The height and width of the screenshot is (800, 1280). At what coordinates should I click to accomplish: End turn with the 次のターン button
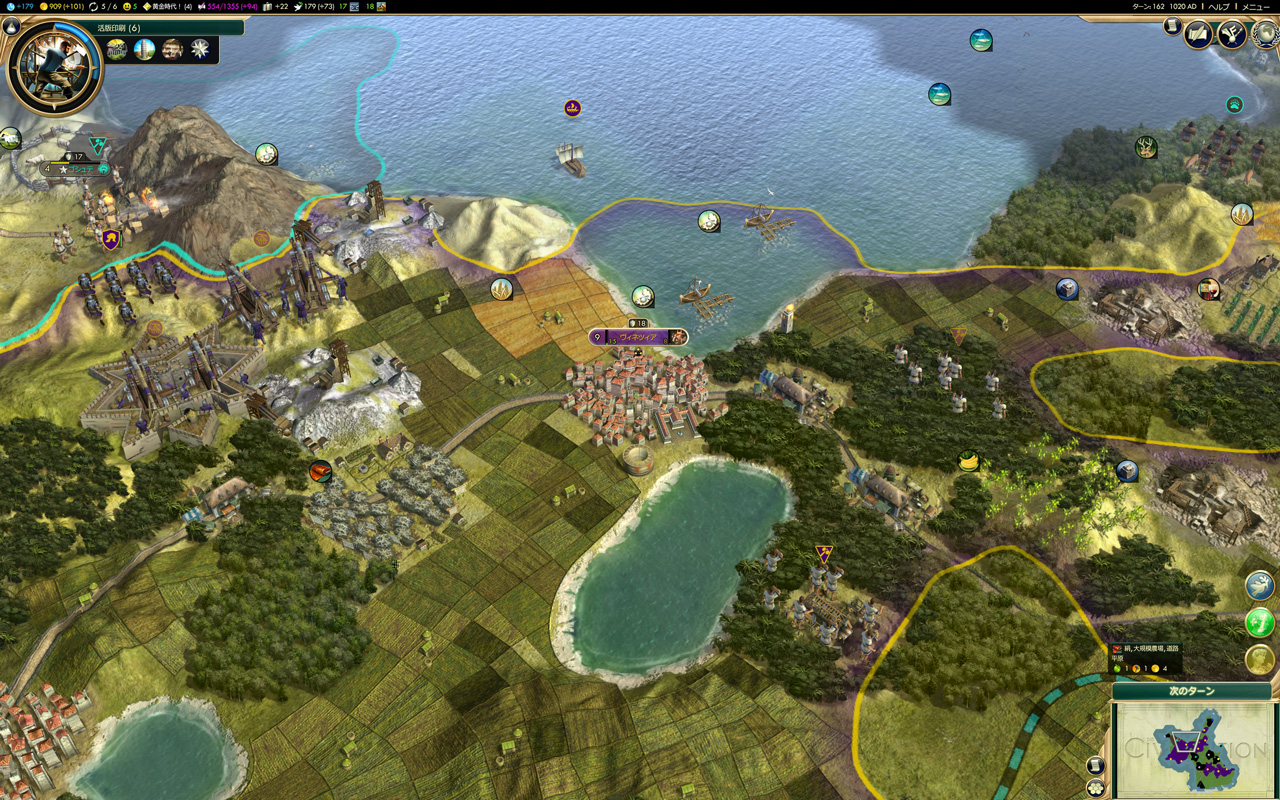coord(1191,691)
